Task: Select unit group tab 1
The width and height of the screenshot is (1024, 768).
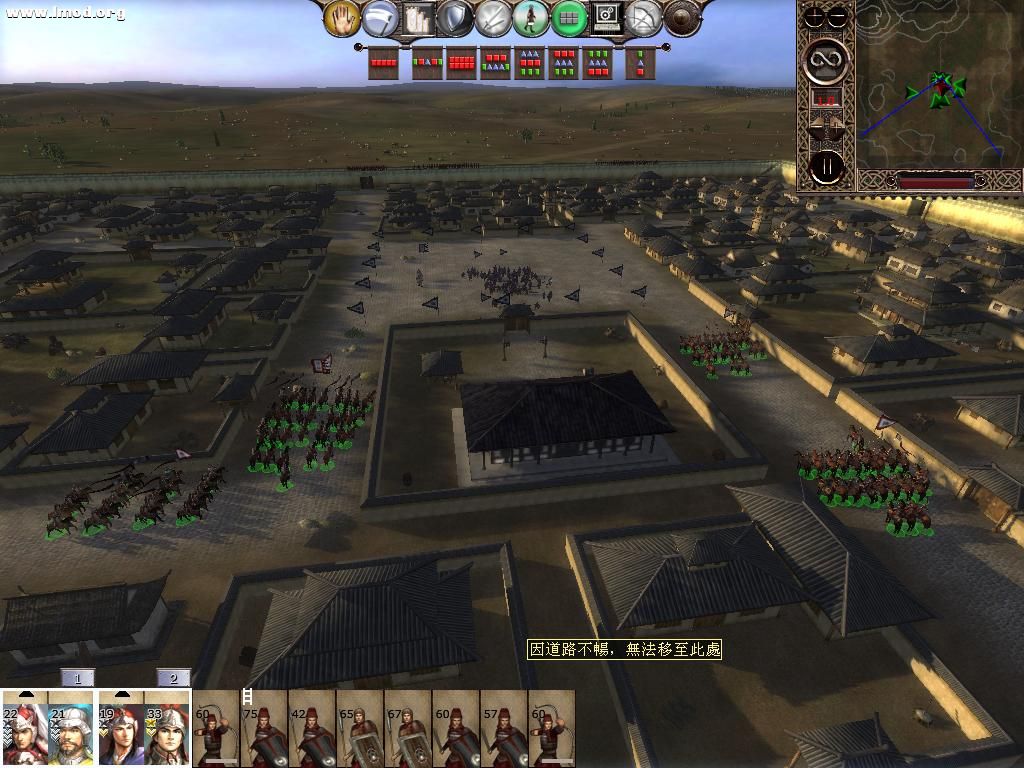Action: pos(77,678)
